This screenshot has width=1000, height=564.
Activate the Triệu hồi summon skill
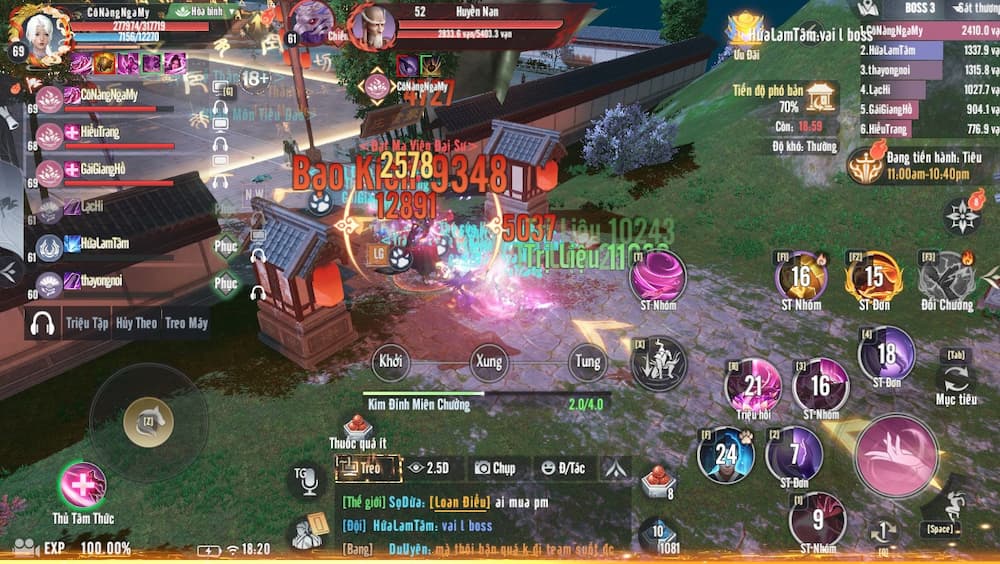pos(754,386)
